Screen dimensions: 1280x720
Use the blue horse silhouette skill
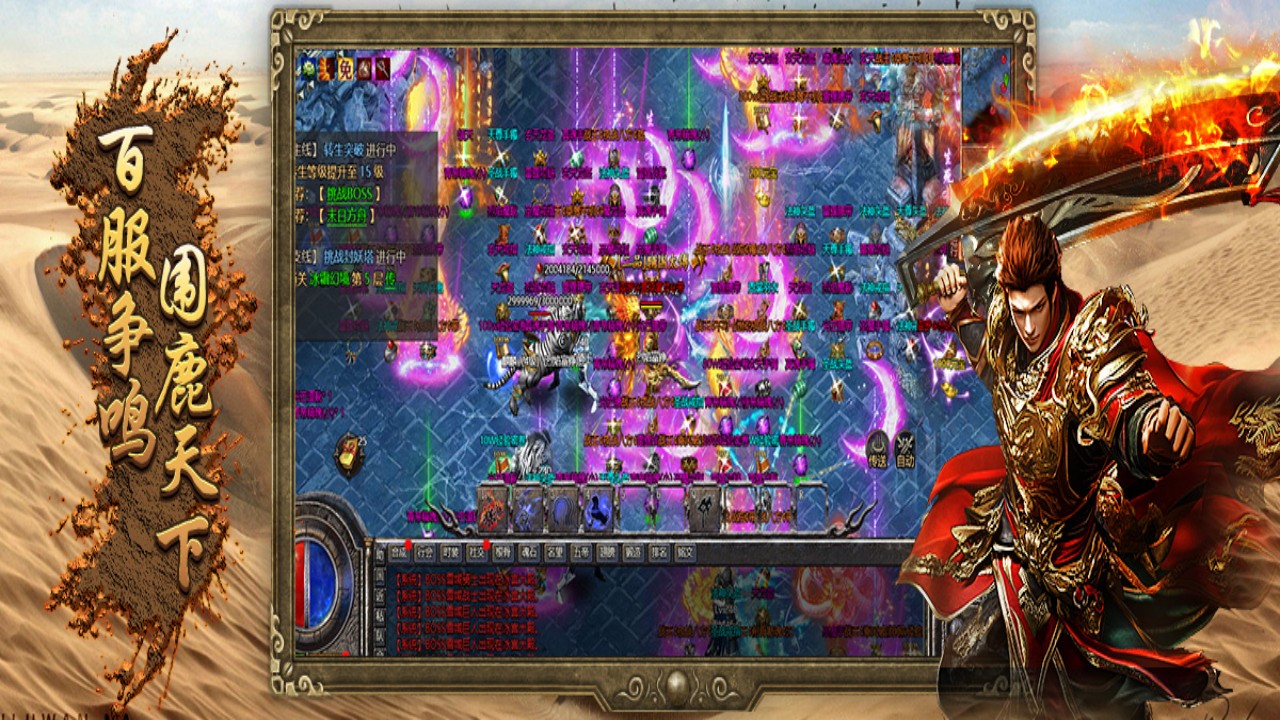pos(598,510)
